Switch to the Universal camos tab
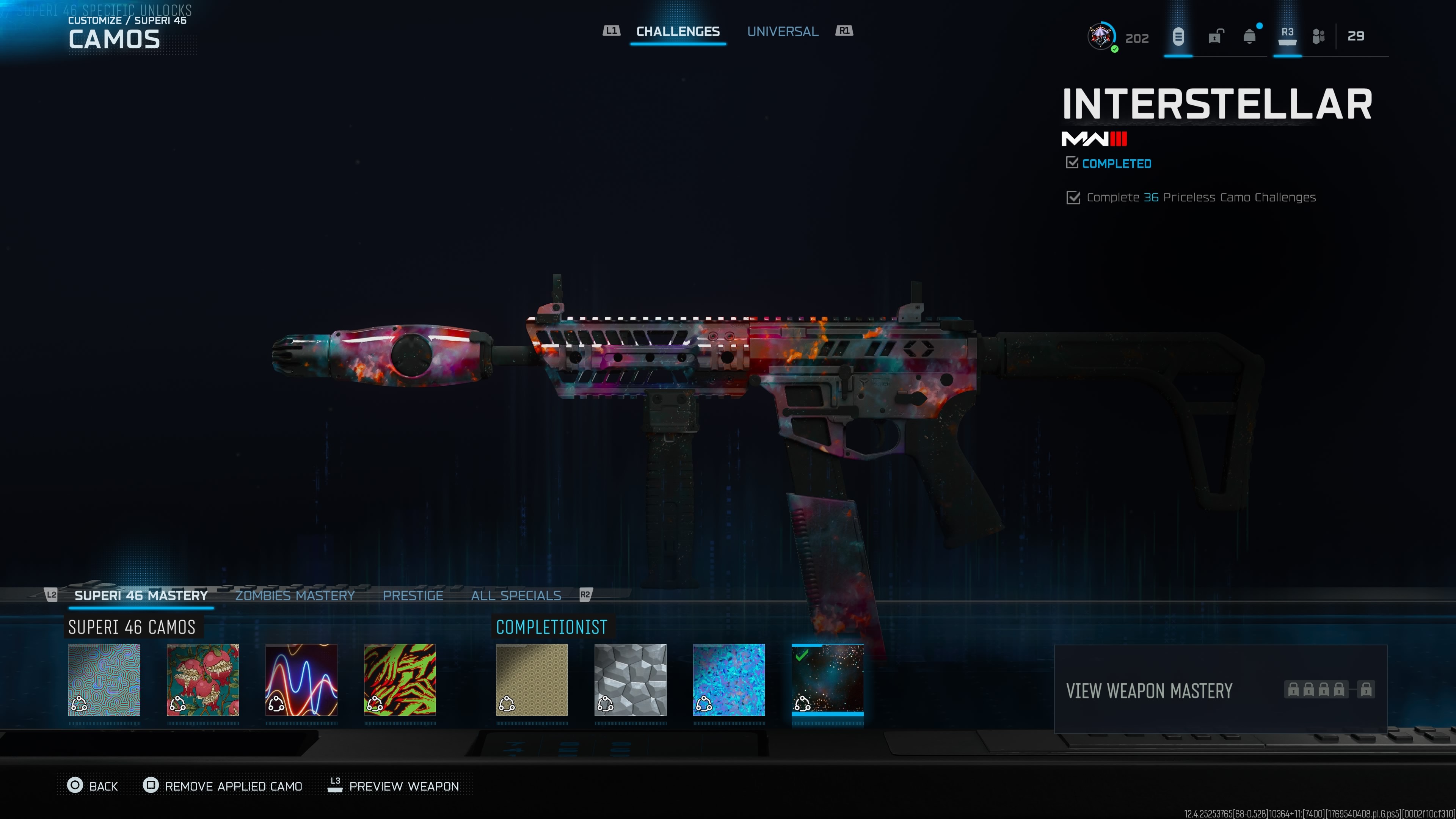This screenshot has height=819, width=1456. pyautogui.click(x=782, y=31)
